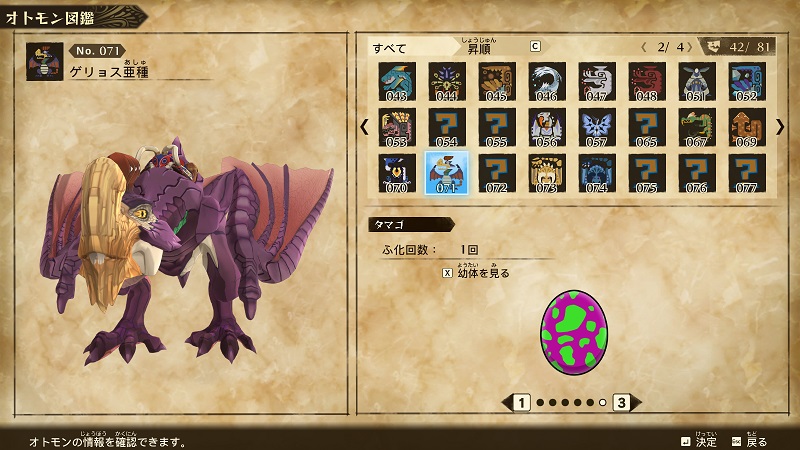Confirm with the 決定 button
The height and width of the screenshot is (450, 800).
point(699,440)
